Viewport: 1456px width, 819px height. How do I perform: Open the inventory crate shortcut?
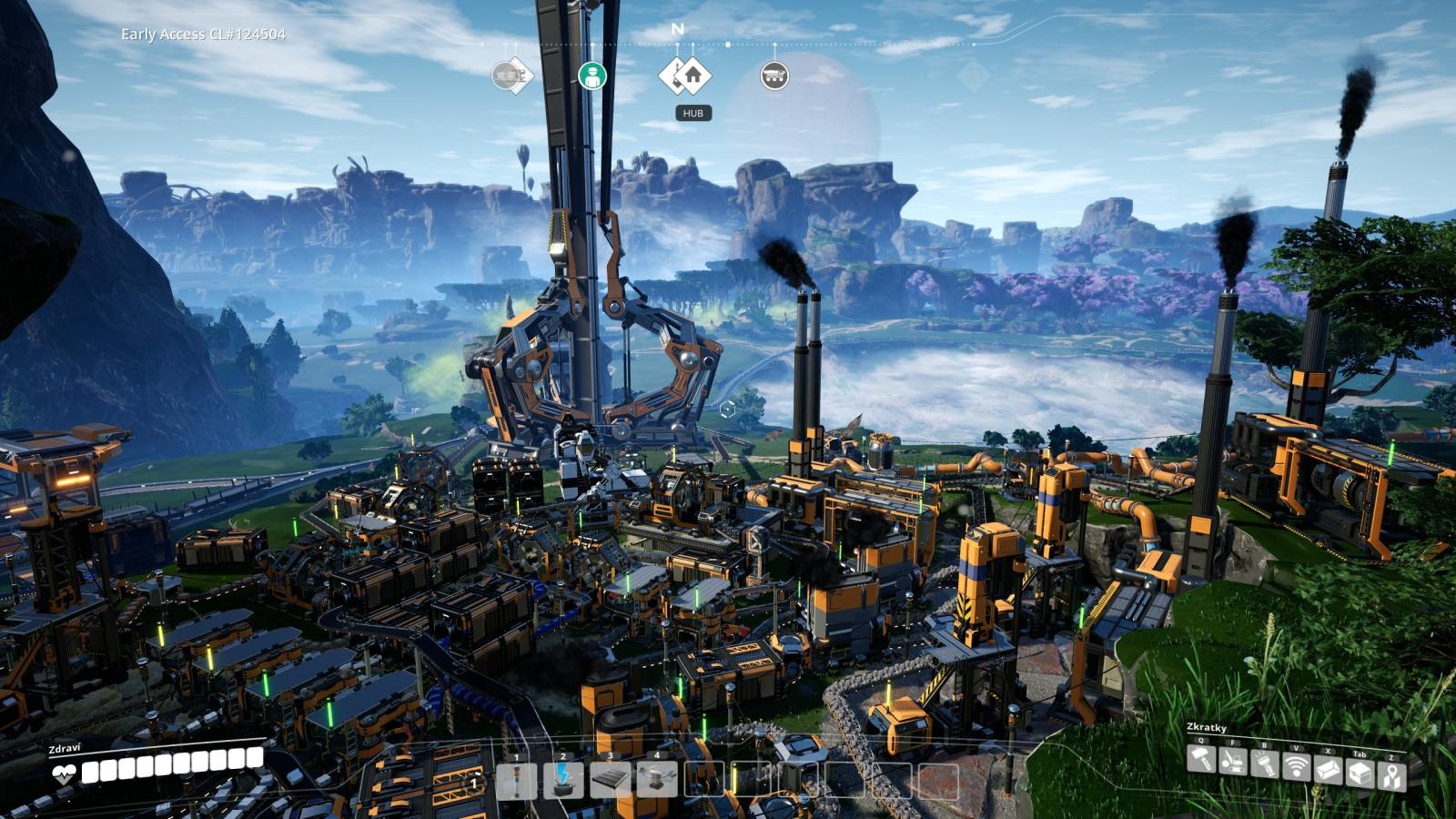1360,773
